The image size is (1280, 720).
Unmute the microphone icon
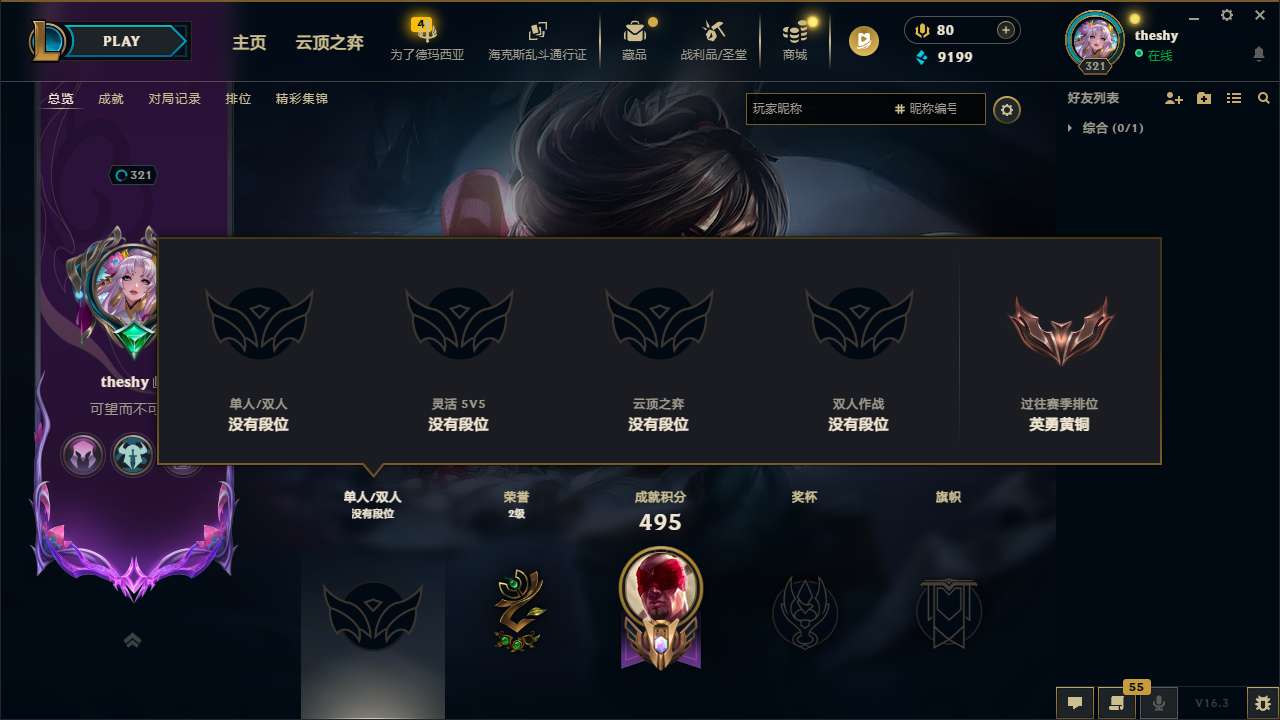(x=1158, y=703)
